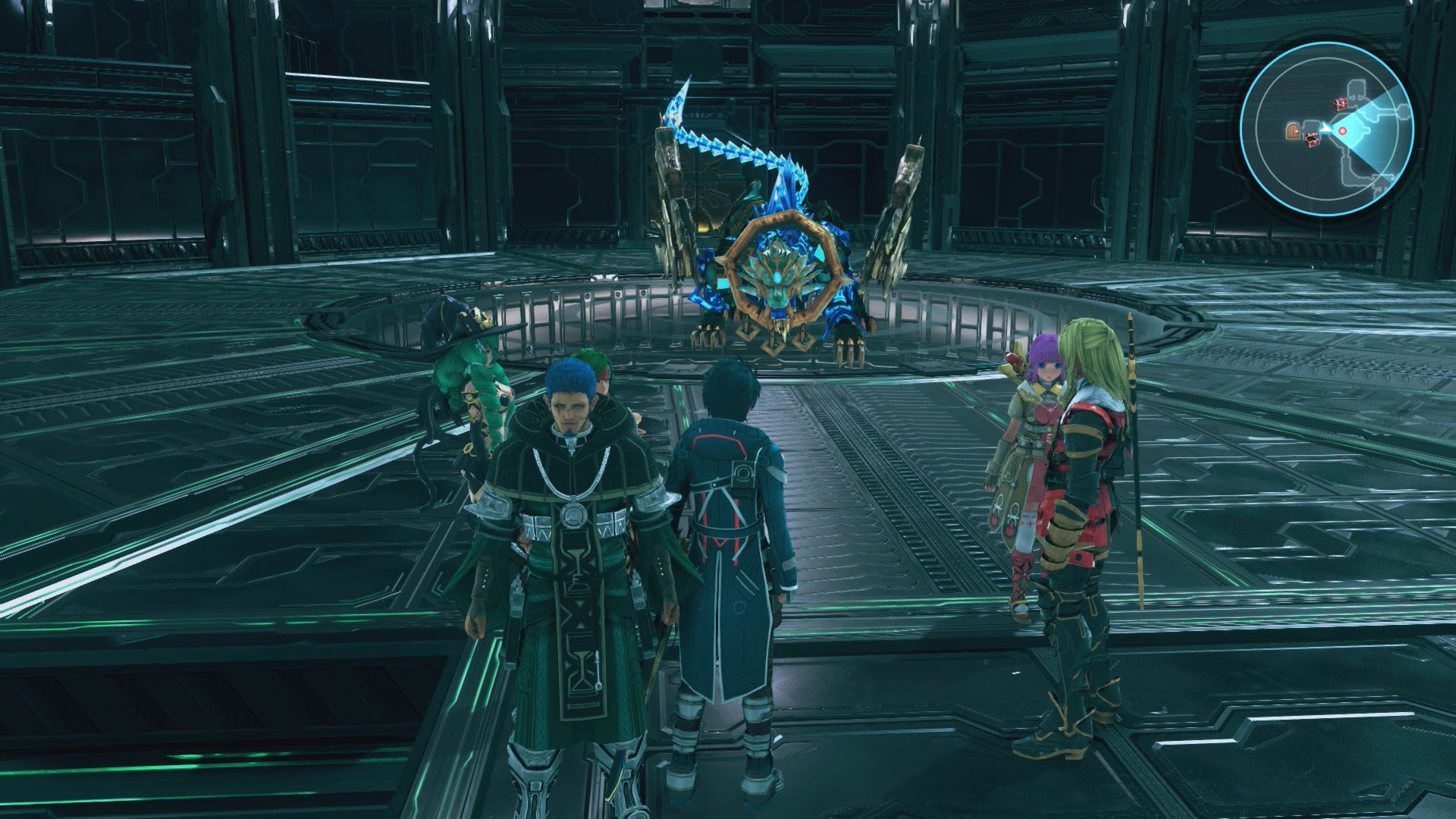The height and width of the screenshot is (819, 1456).
Task: Select the wooden door marker on minimap
Action: pyautogui.click(x=1293, y=131)
